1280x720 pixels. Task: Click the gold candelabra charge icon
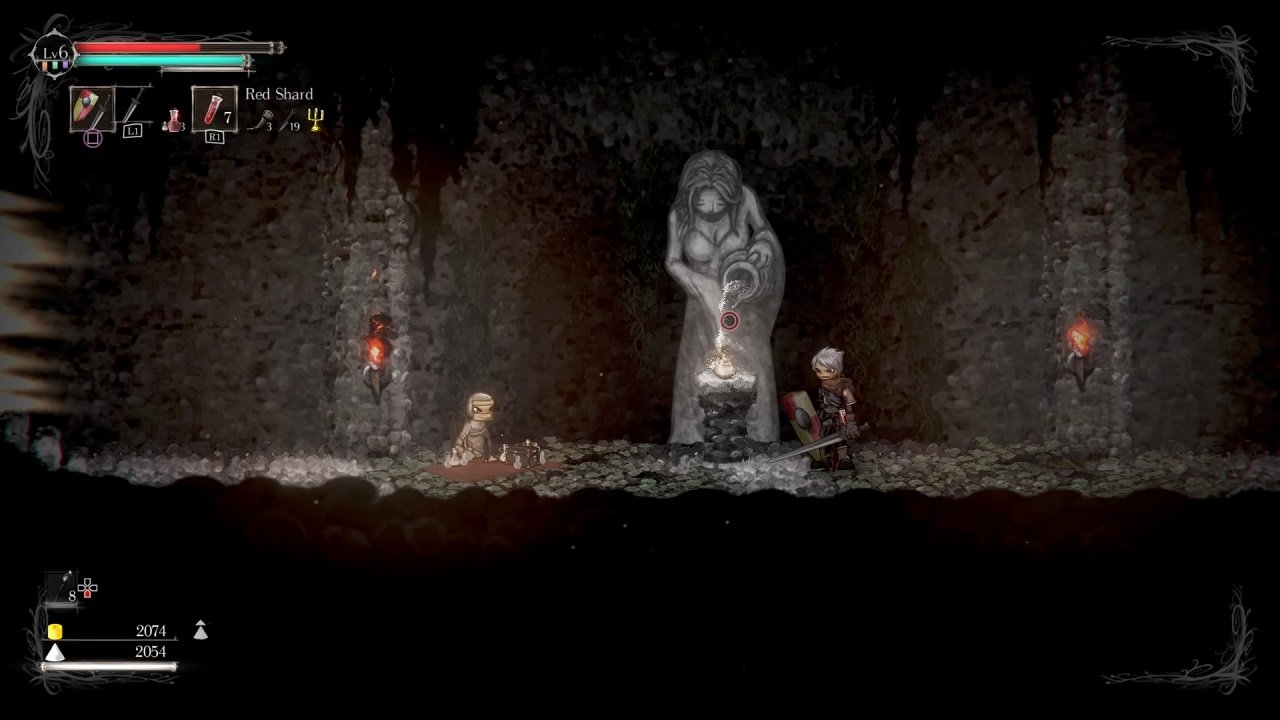point(313,120)
